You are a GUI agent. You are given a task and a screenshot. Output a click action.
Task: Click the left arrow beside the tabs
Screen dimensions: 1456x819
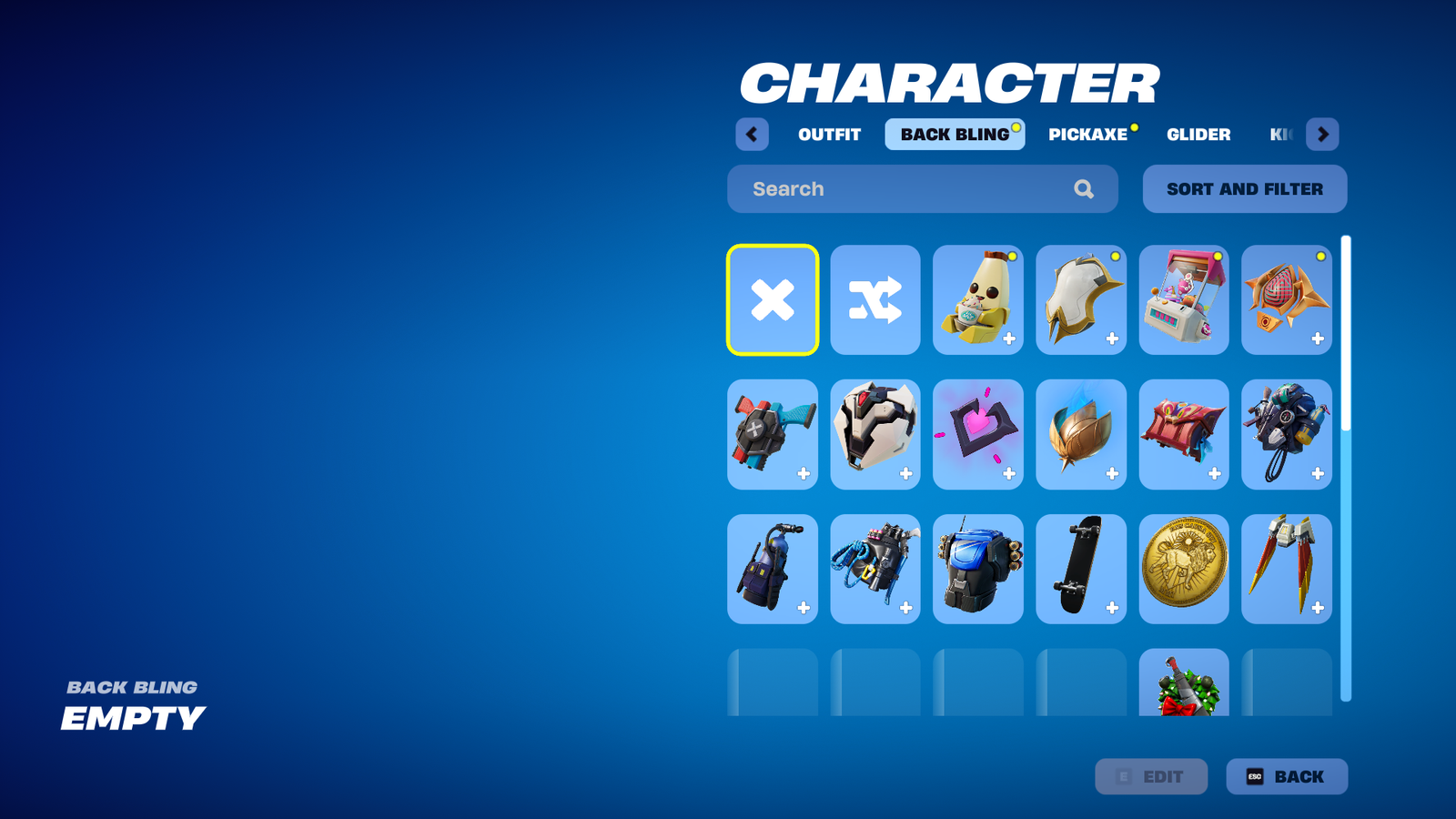(752, 135)
